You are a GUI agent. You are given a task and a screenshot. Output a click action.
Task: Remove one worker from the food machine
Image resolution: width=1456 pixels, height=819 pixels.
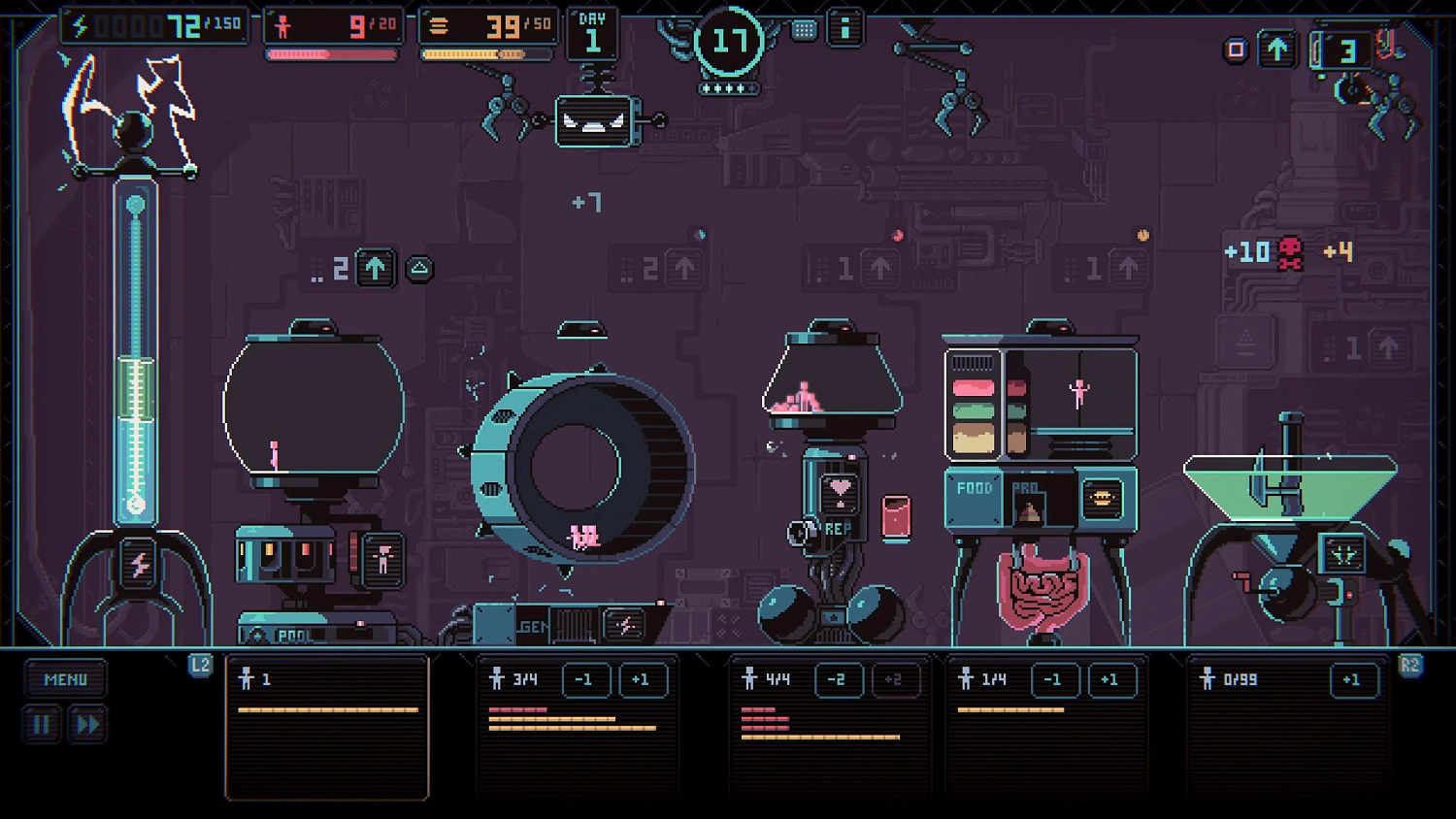click(x=1053, y=680)
